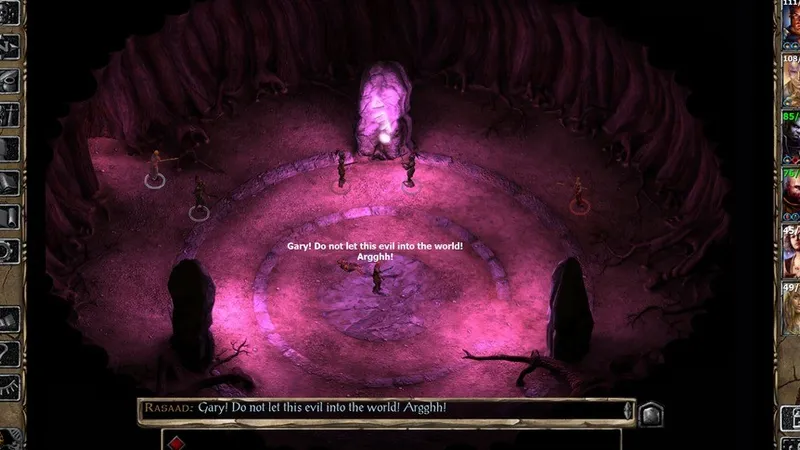Toggle the message log size gem button

(x=650, y=412)
